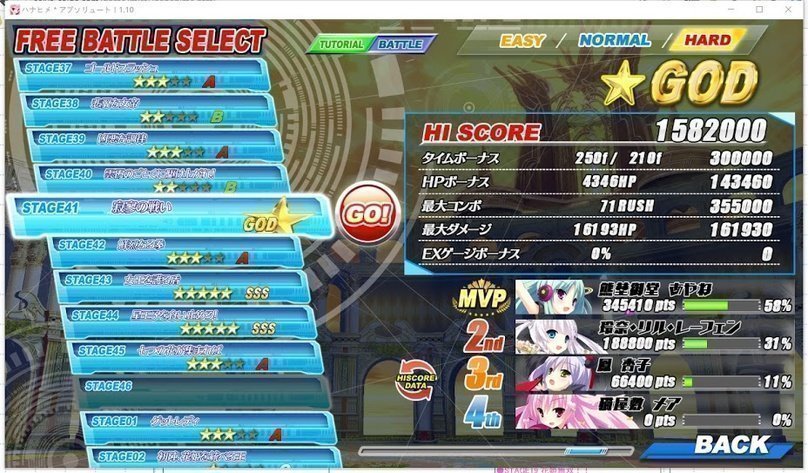The height and width of the screenshot is (473, 808).
Task: Open the TUTORIAL stage list
Action: (340, 45)
